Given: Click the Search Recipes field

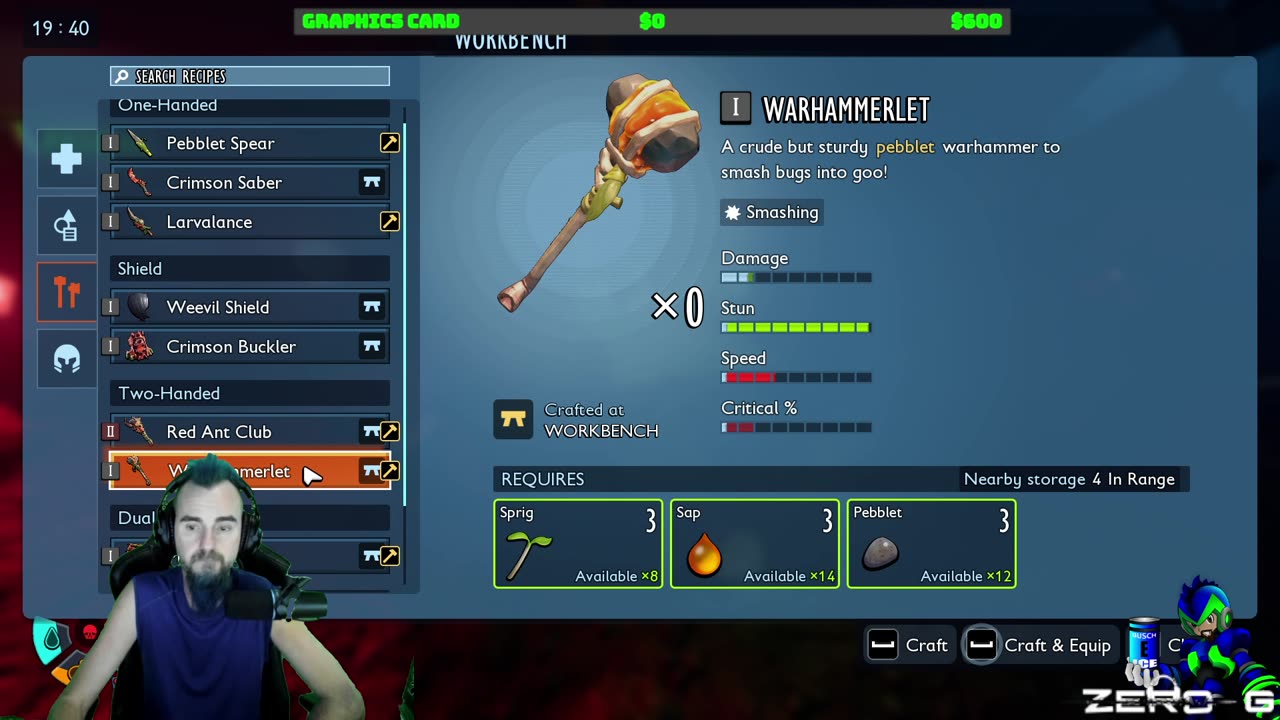Looking at the screenshot, I should pyautogui.click(x=250, y=76).
